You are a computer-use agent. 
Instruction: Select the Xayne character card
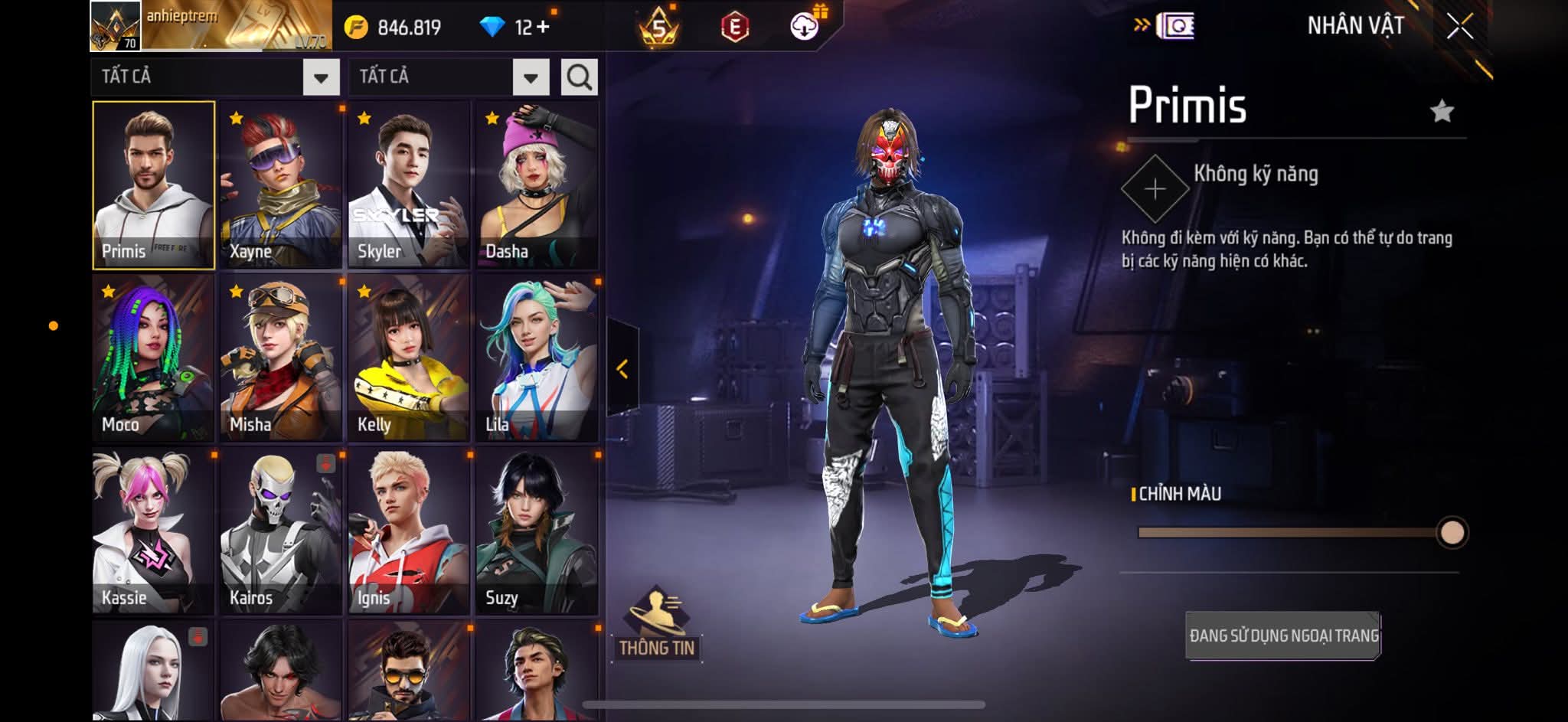(281, 185)
